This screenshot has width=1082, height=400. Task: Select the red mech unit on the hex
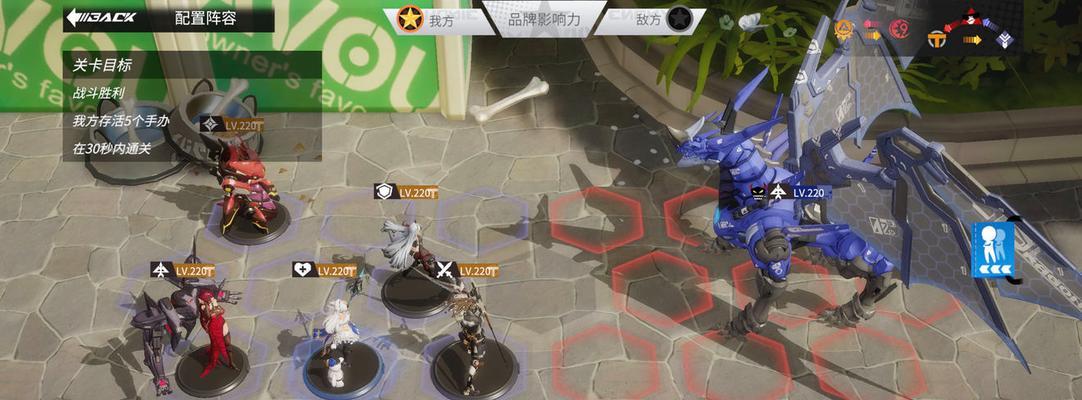(244, 190)
